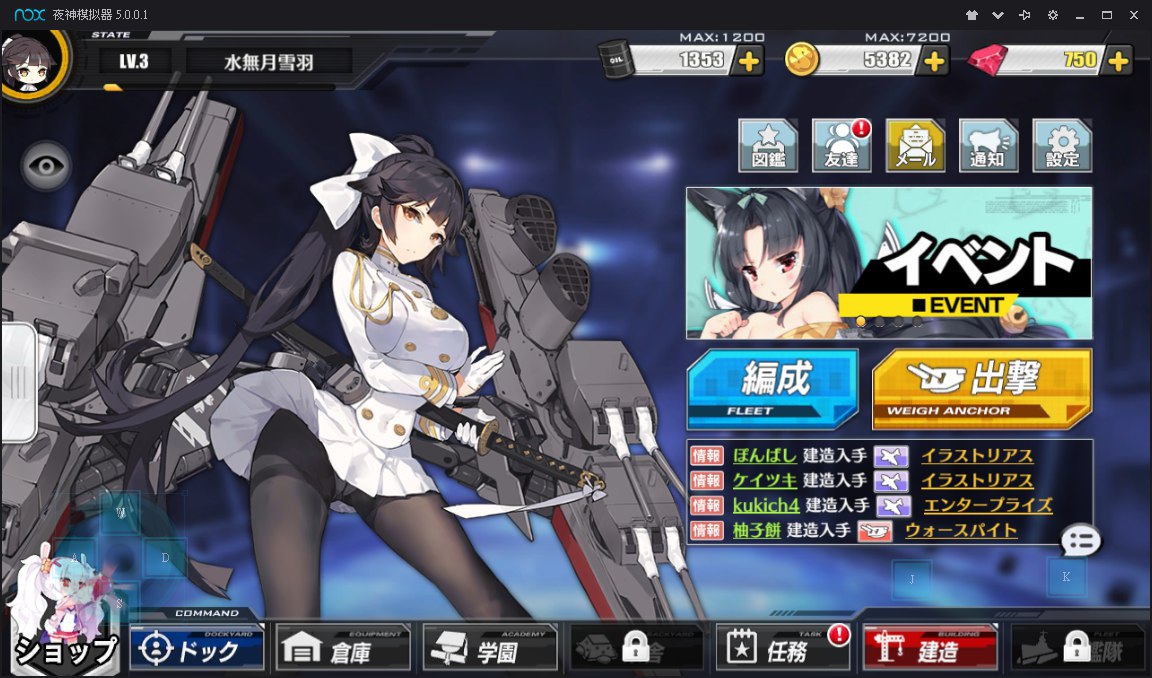View the 任務 task list
Viewport: 1152px width, 678px height.
[782, 650]
